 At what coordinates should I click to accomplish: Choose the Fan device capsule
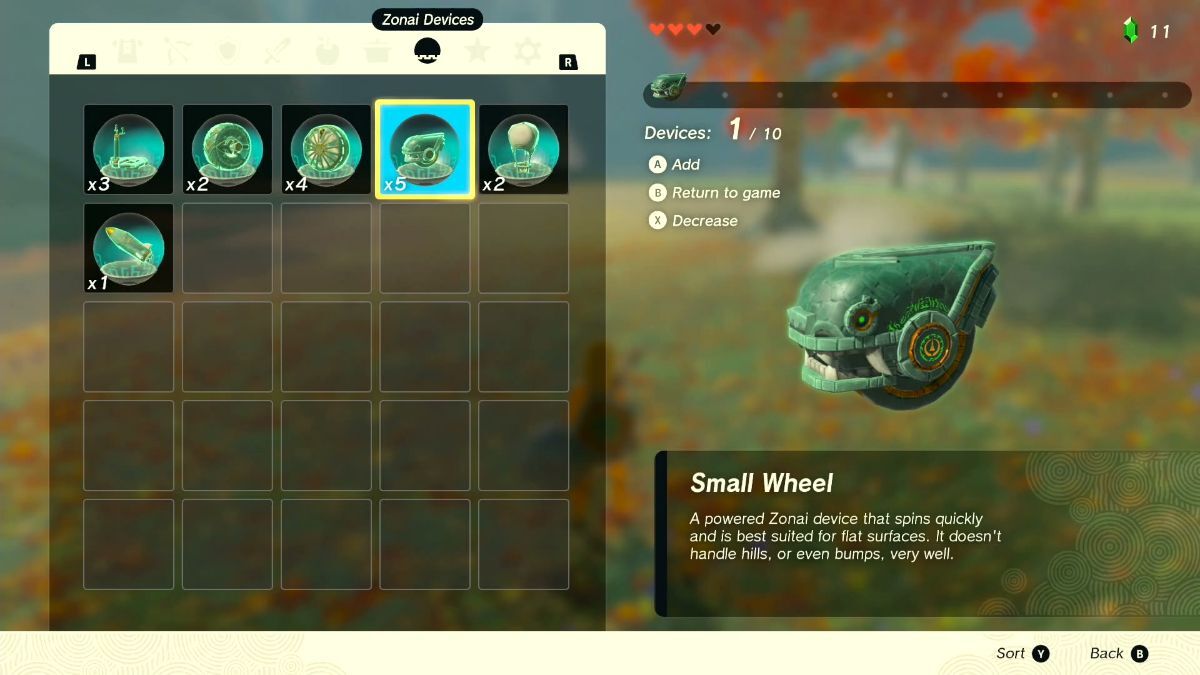227,150
